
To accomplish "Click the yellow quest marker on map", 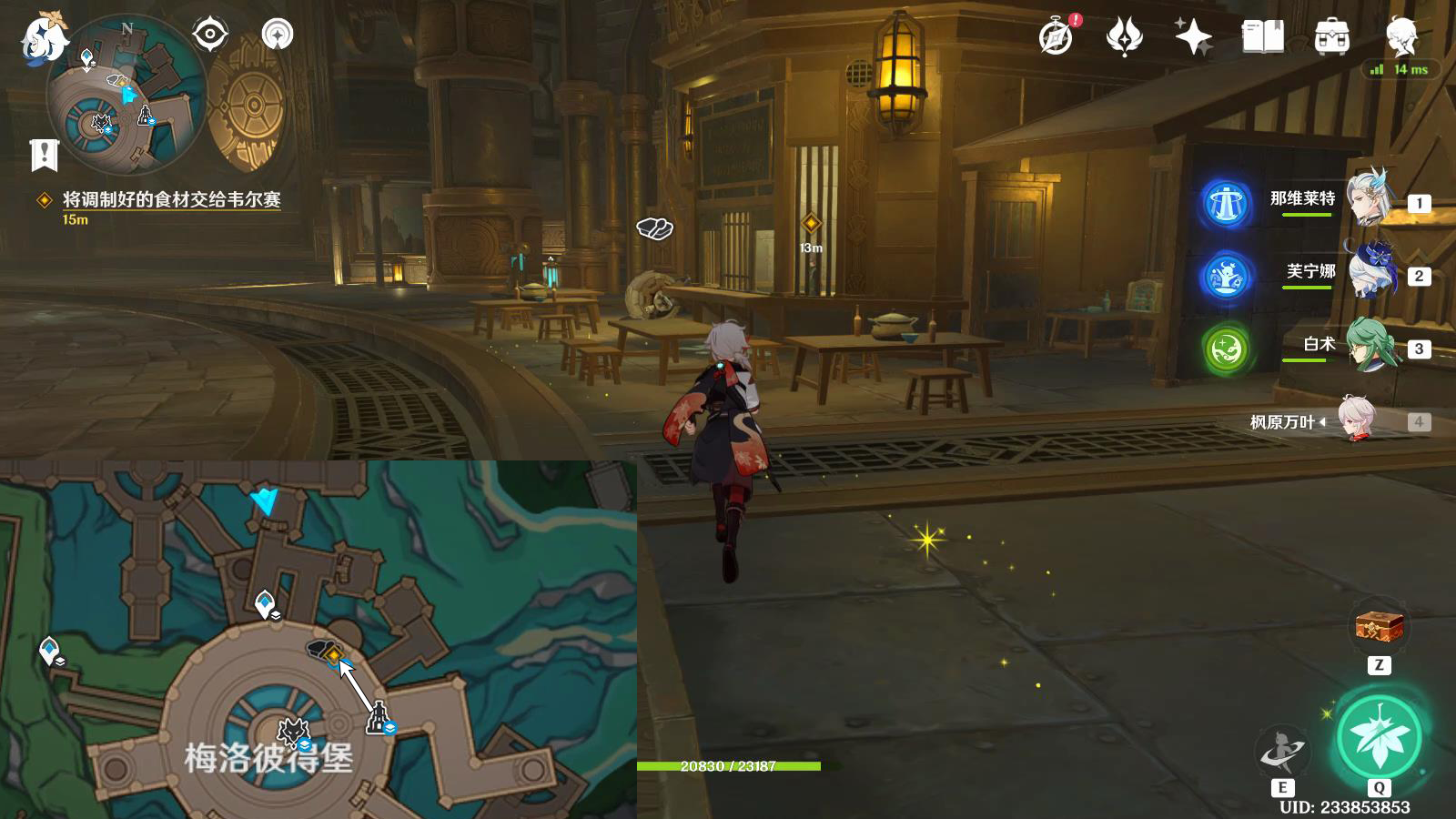I will tap(334, 654).
